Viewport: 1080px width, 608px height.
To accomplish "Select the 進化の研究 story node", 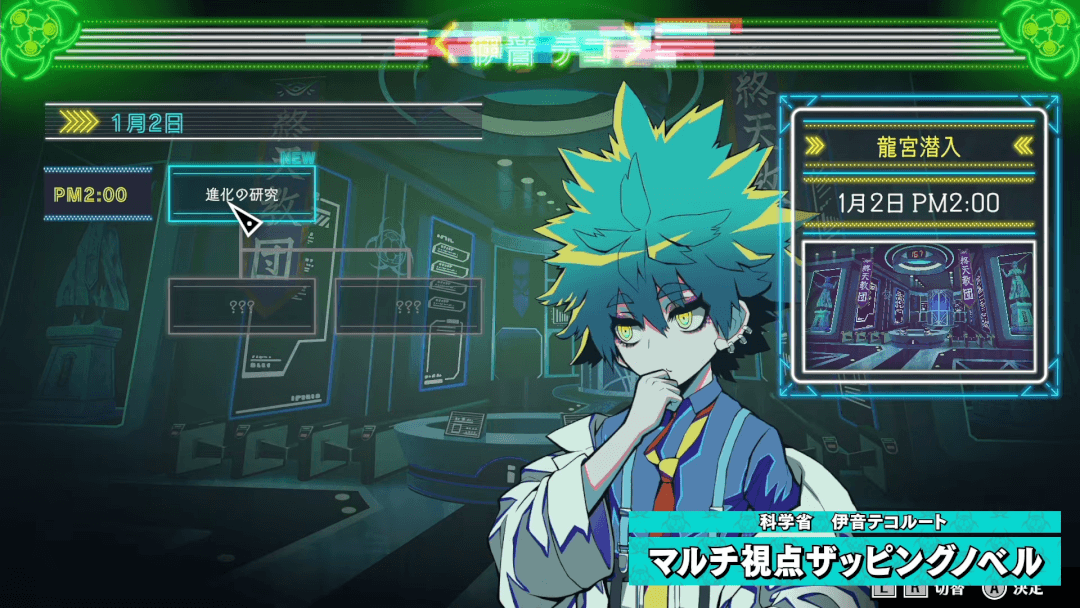I will click(242, 194).
